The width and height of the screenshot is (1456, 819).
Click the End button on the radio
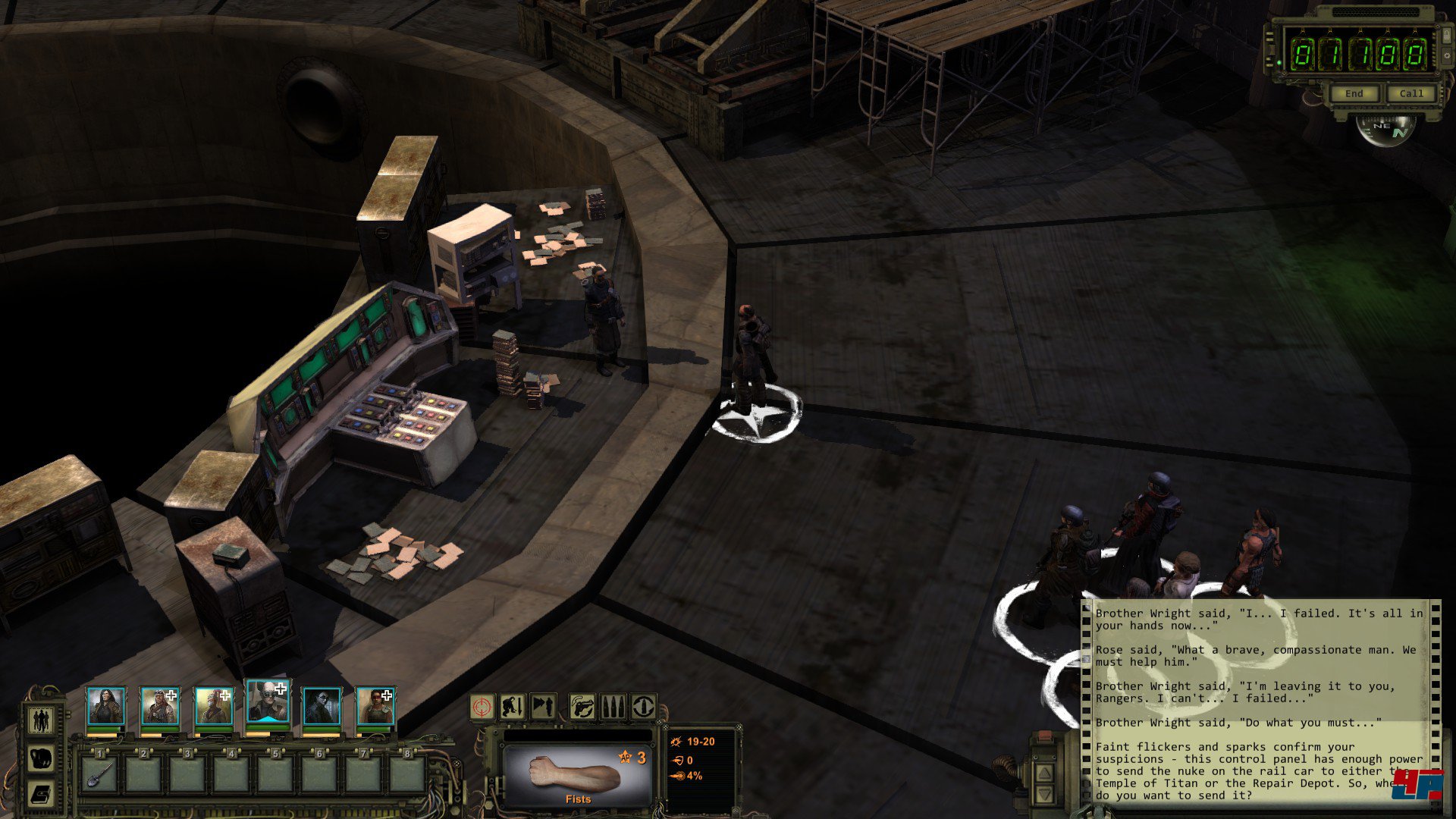pyautogui.click(x=1354, y=93)
